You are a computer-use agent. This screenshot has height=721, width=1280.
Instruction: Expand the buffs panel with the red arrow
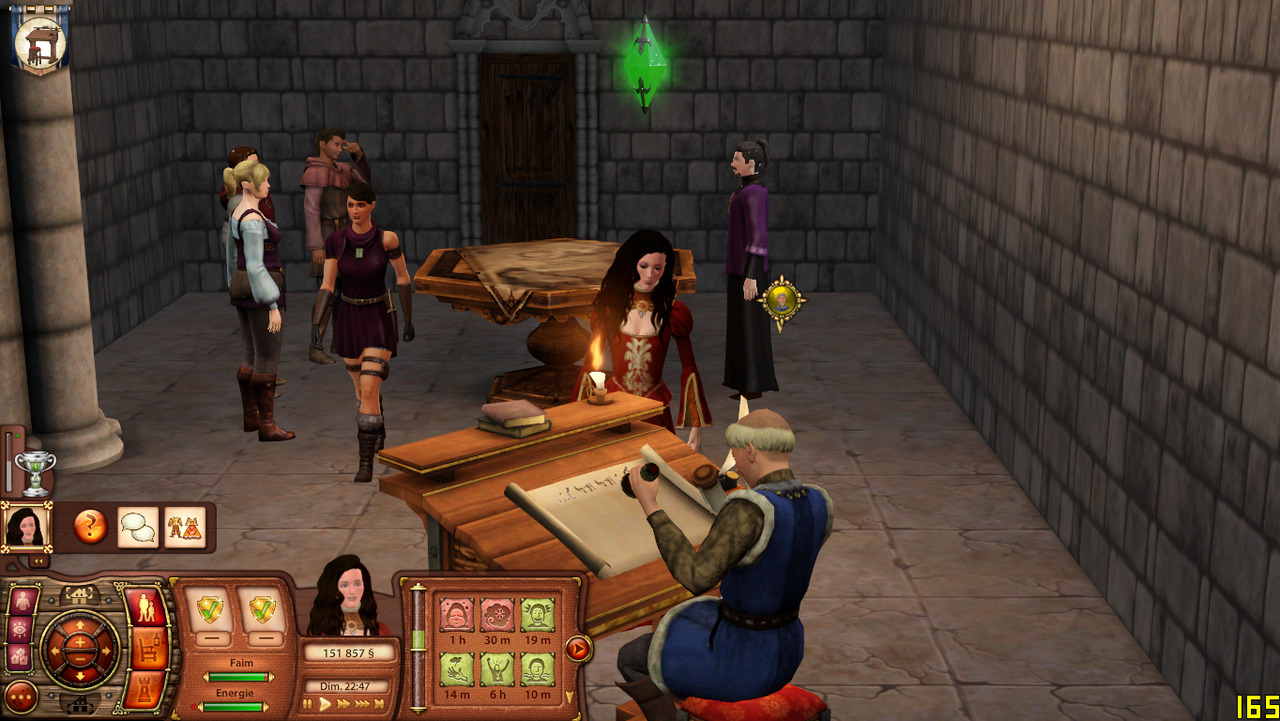[578, 648]
